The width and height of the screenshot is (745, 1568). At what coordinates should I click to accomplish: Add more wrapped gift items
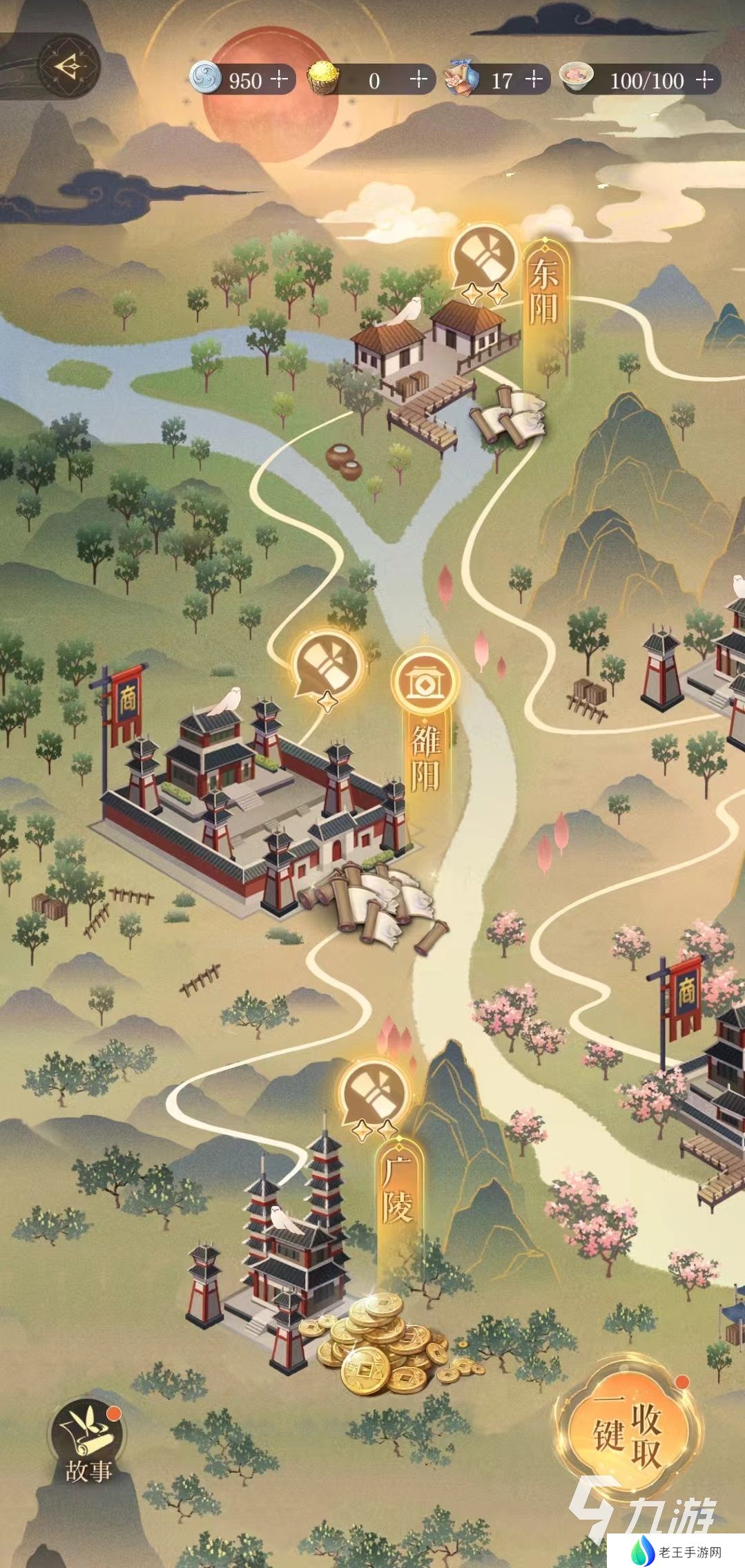click(534, 80)
